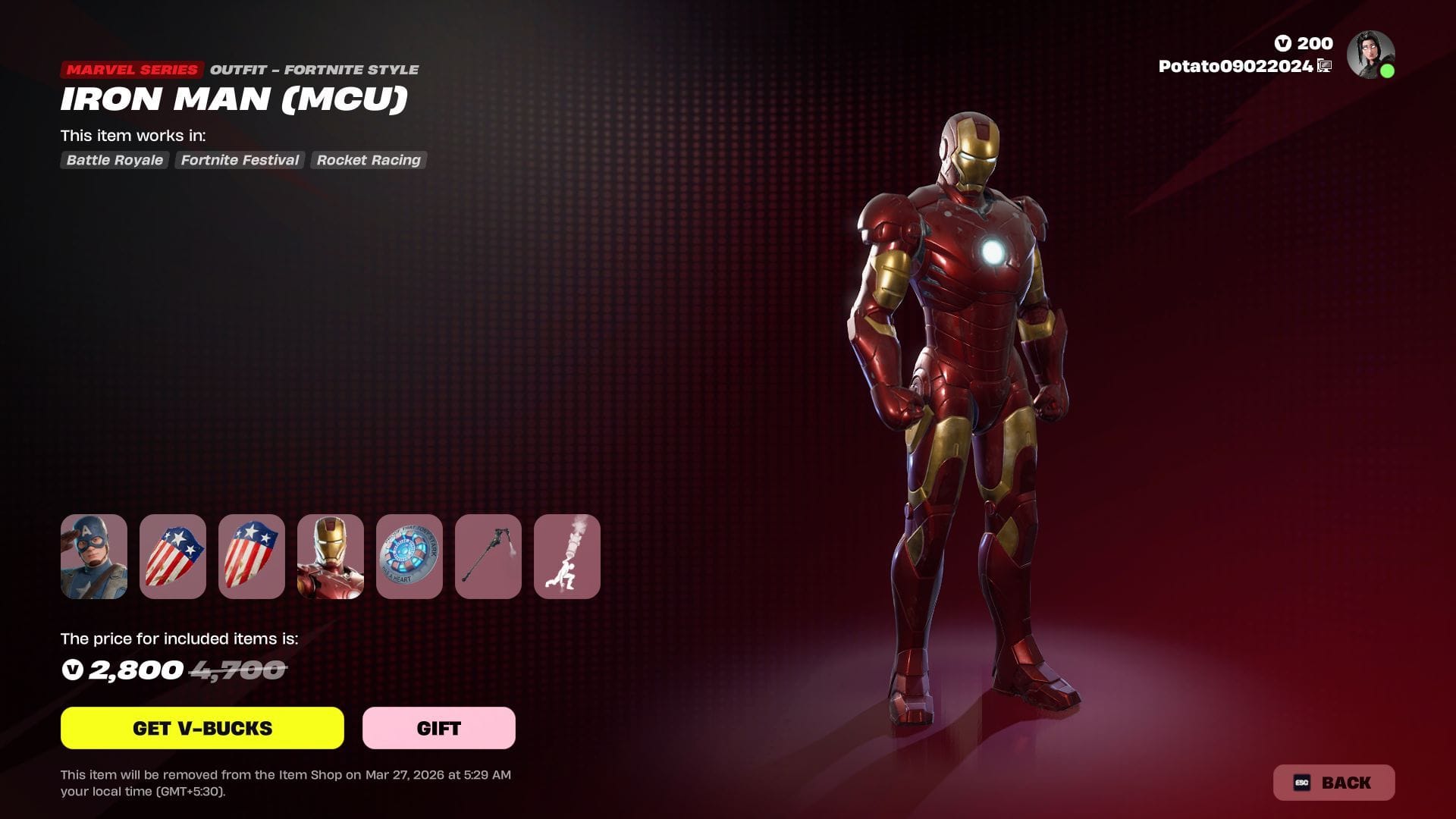
Task: Gift the Iron Man (MCU) outfit
Action: [x=438, y=728]
